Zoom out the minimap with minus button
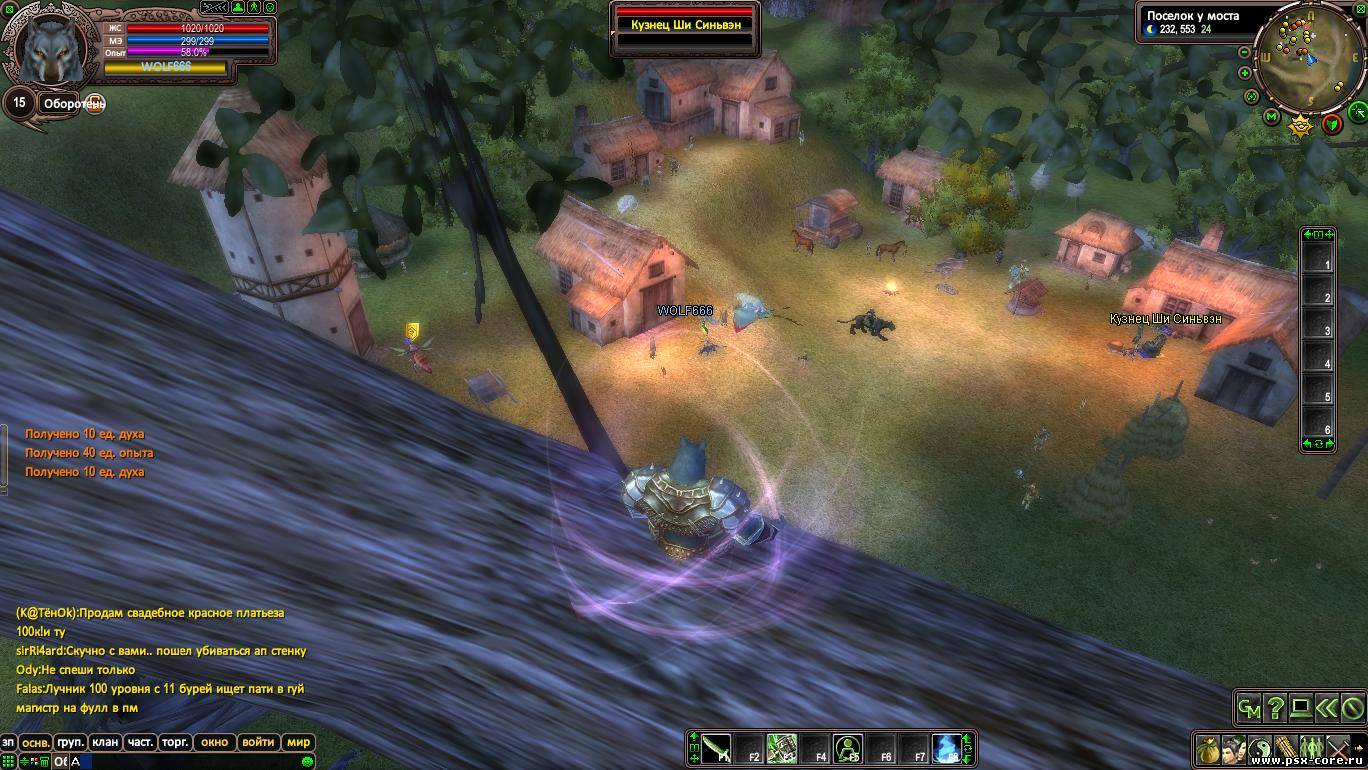 1244,52
